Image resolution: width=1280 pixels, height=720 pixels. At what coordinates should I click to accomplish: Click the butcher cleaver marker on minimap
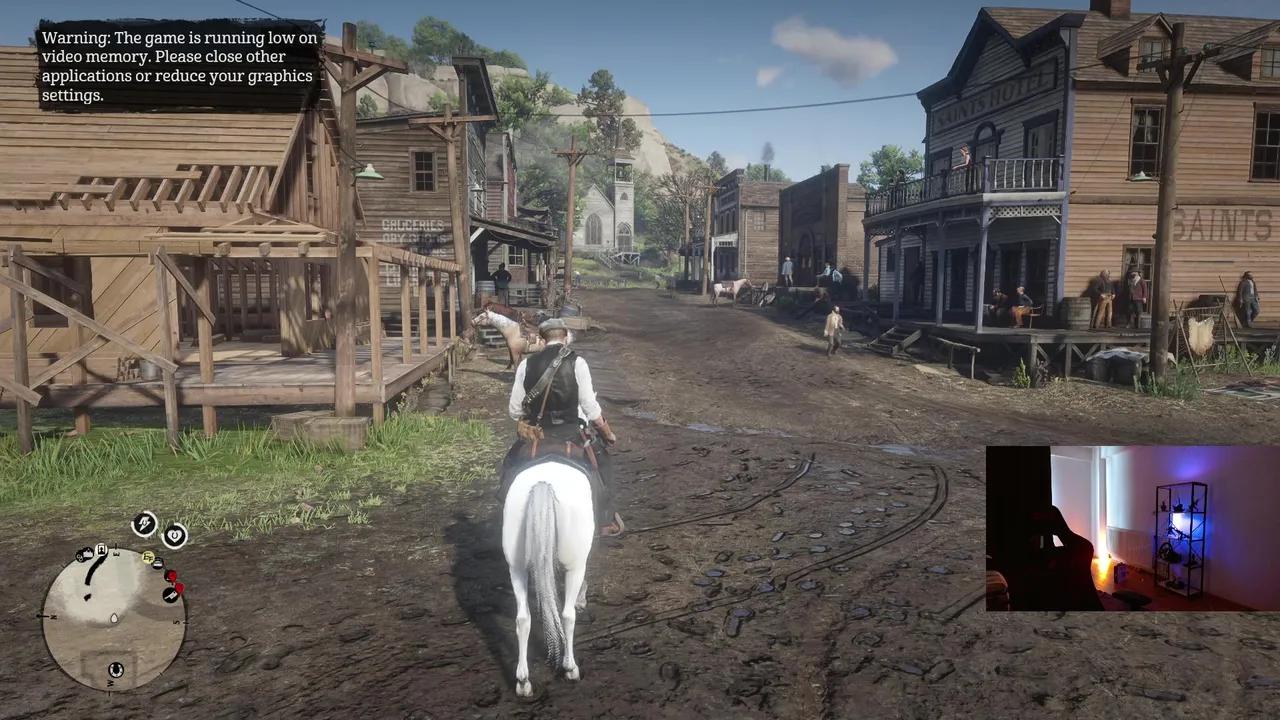(x=170, y=596)
